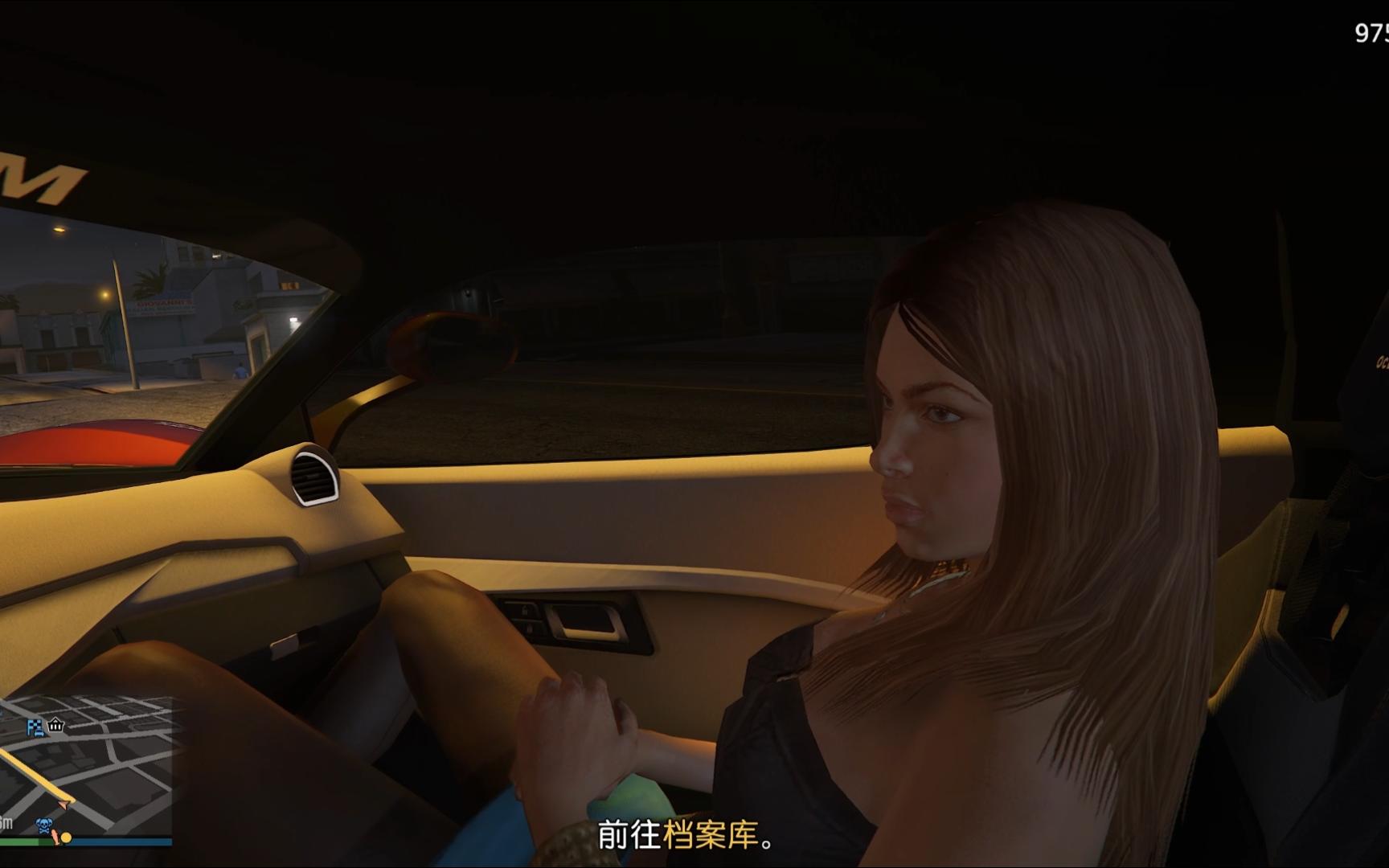Click the museum archive destination blip on minimap

[55, 726]
